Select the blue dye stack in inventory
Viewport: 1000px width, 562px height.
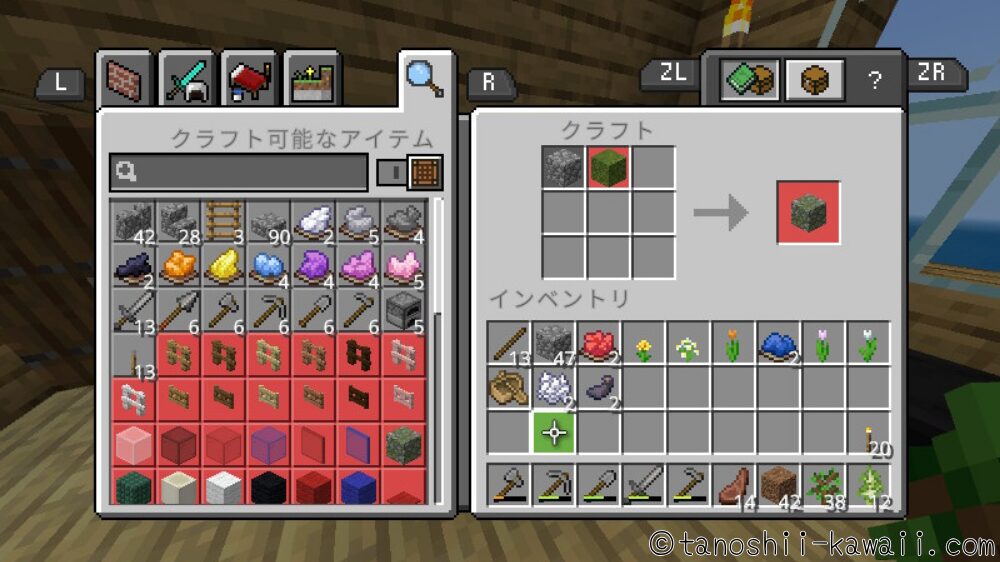[x=778, y=343]
